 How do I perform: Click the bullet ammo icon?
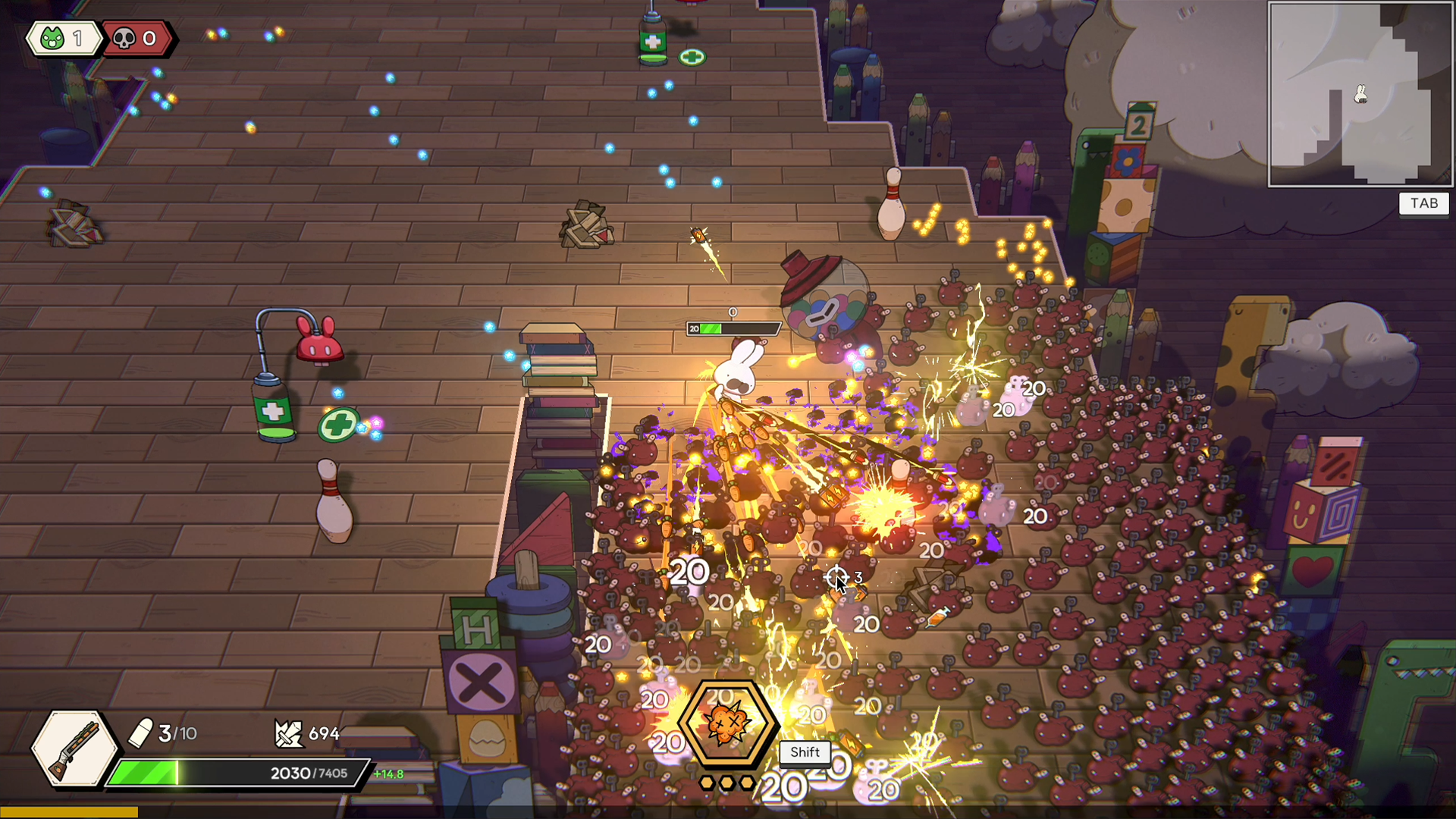click(x=143, y=731)
